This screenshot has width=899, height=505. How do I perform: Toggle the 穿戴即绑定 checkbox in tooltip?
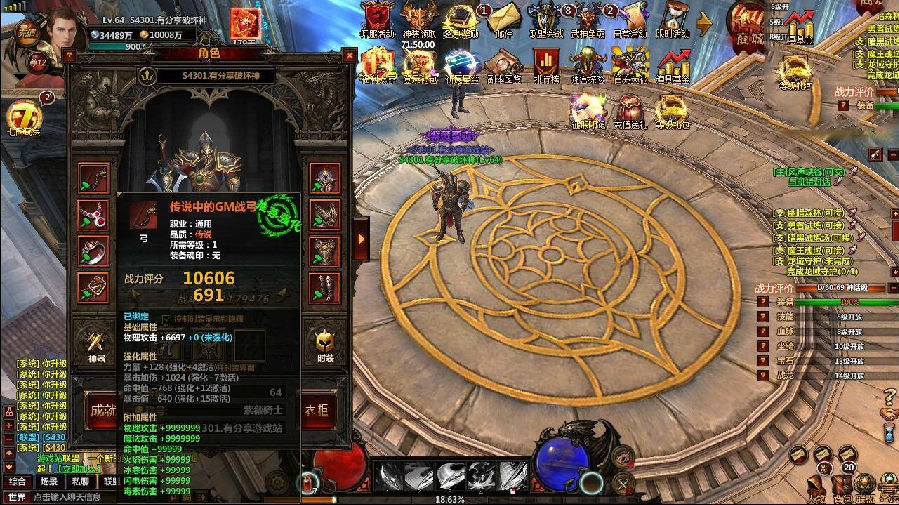(167, 317)
